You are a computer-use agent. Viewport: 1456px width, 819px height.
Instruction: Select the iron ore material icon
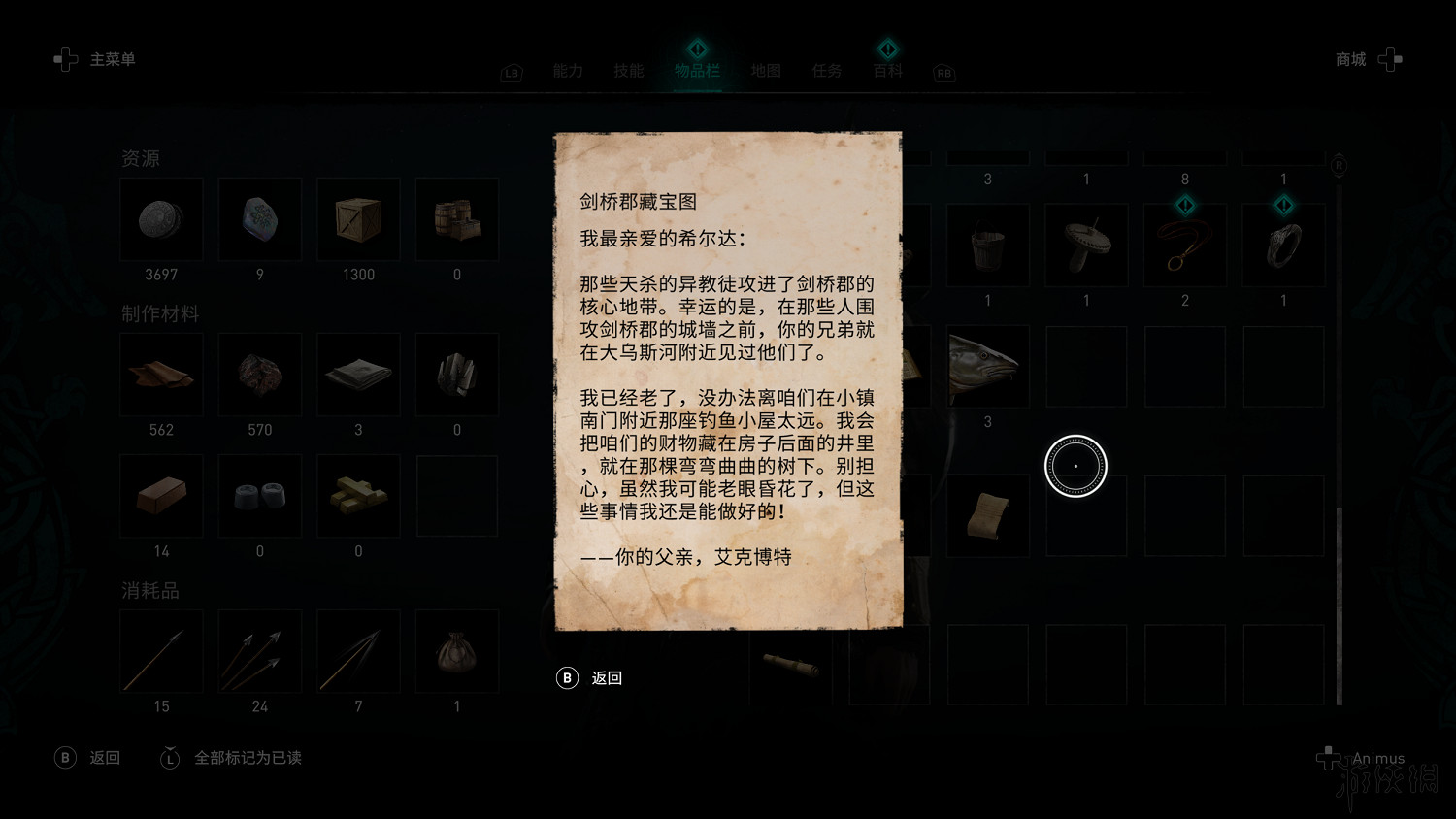pos(259,375)
